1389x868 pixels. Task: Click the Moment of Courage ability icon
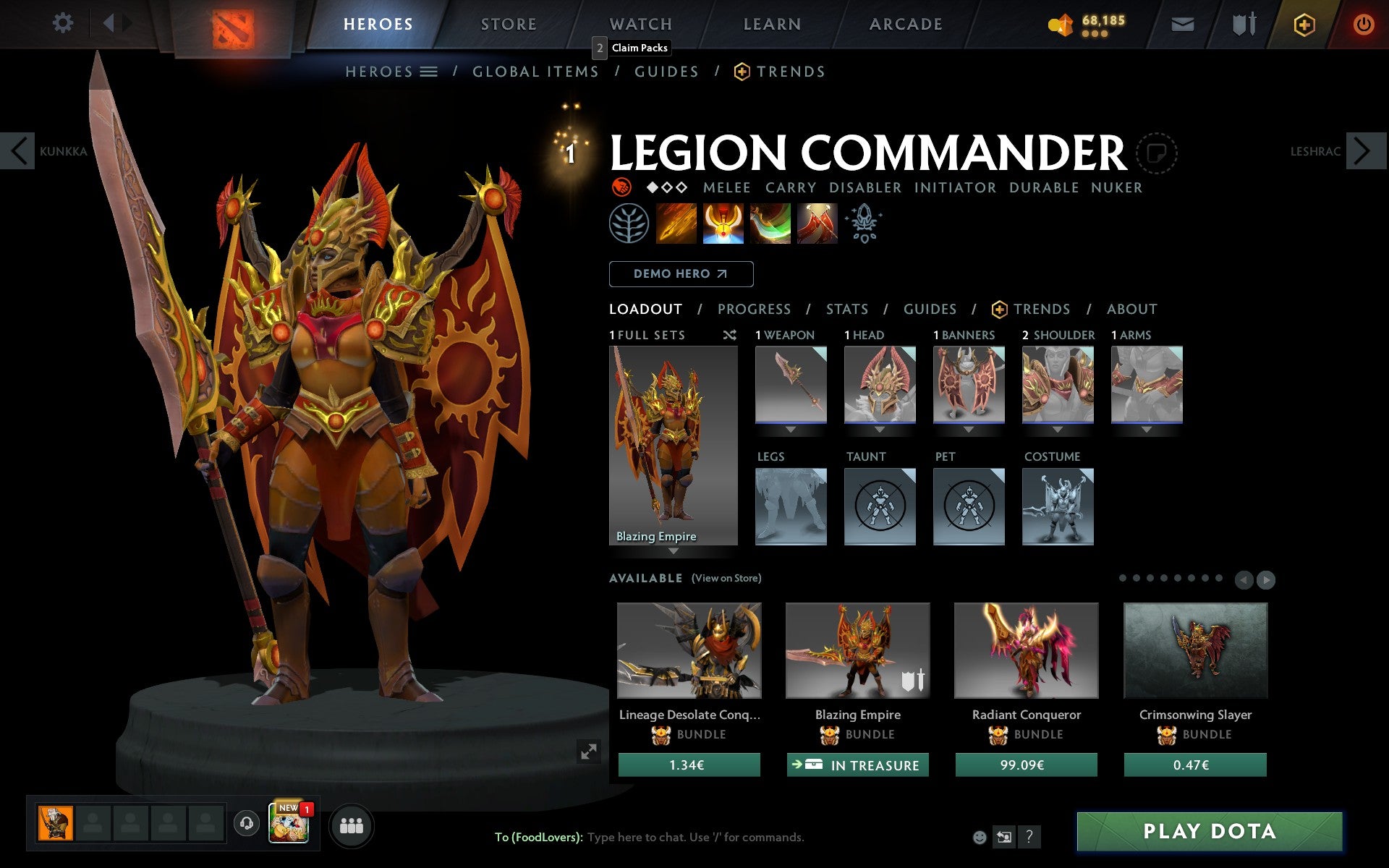pyautogui.click(x=770, y=224)
